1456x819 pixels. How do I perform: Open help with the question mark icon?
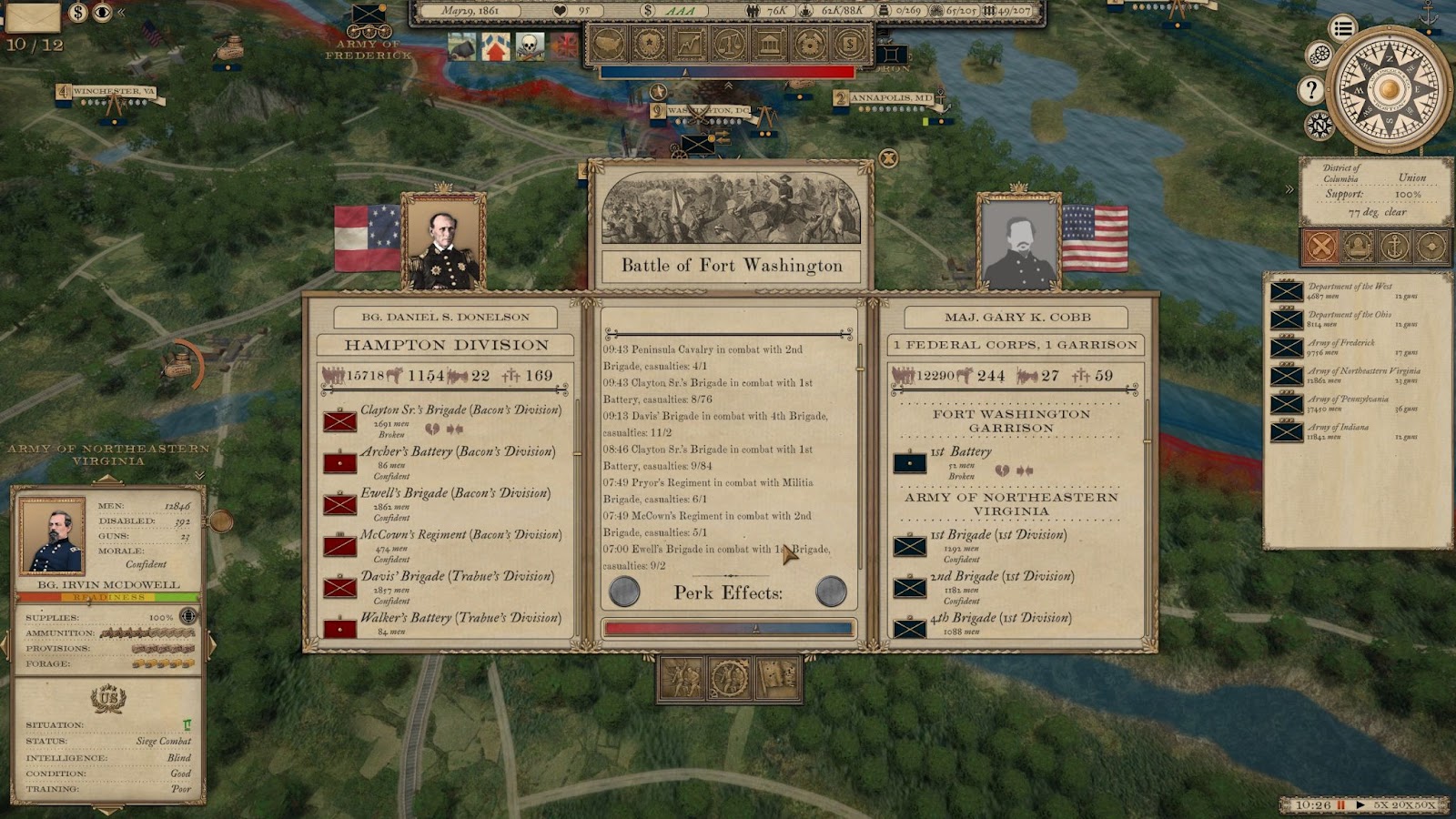[1310, 89]
